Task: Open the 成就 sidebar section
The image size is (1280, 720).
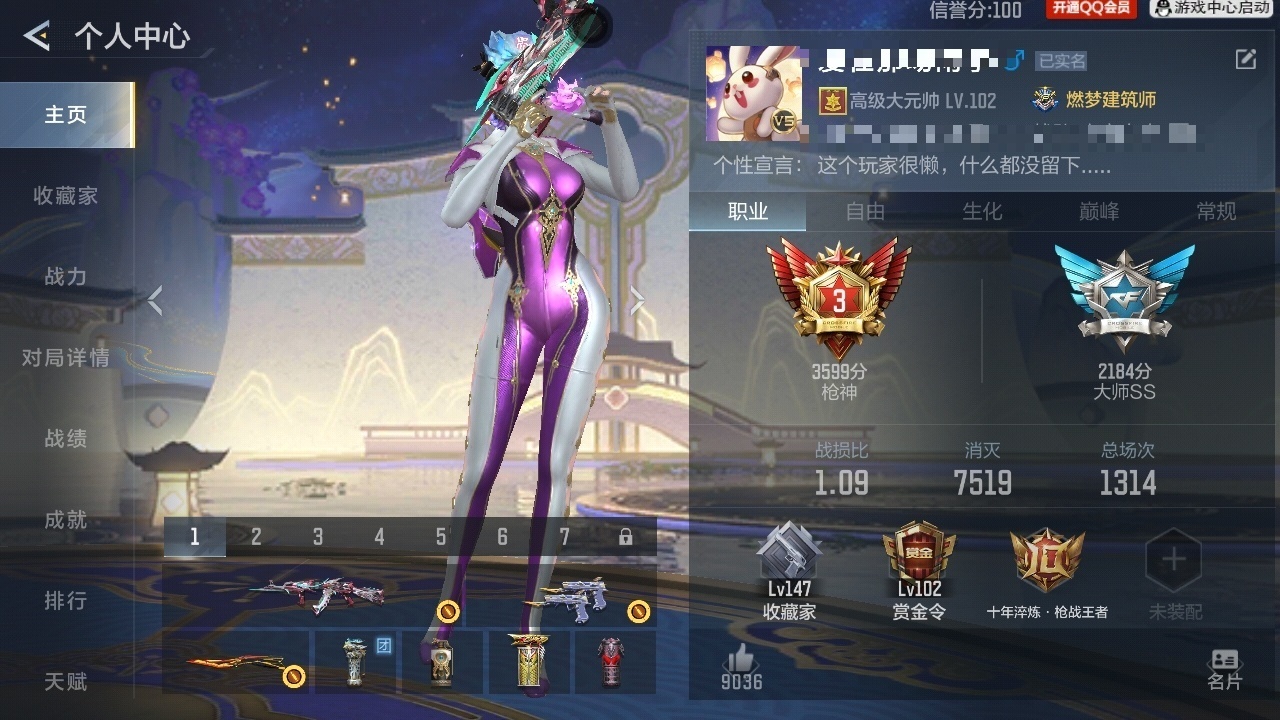Action: click(x=63, y=520)
